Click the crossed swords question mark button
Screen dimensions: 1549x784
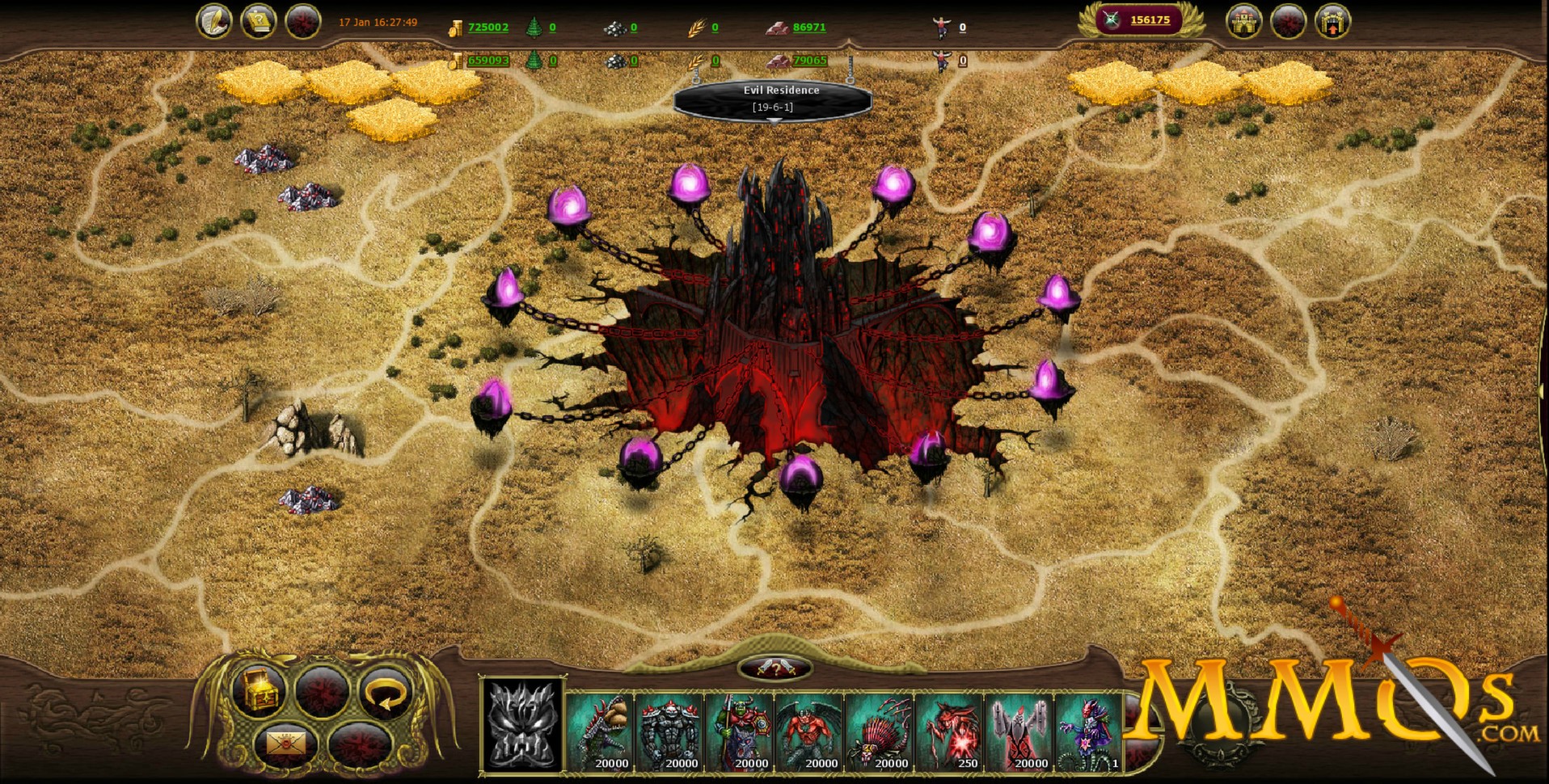point(774,668)
